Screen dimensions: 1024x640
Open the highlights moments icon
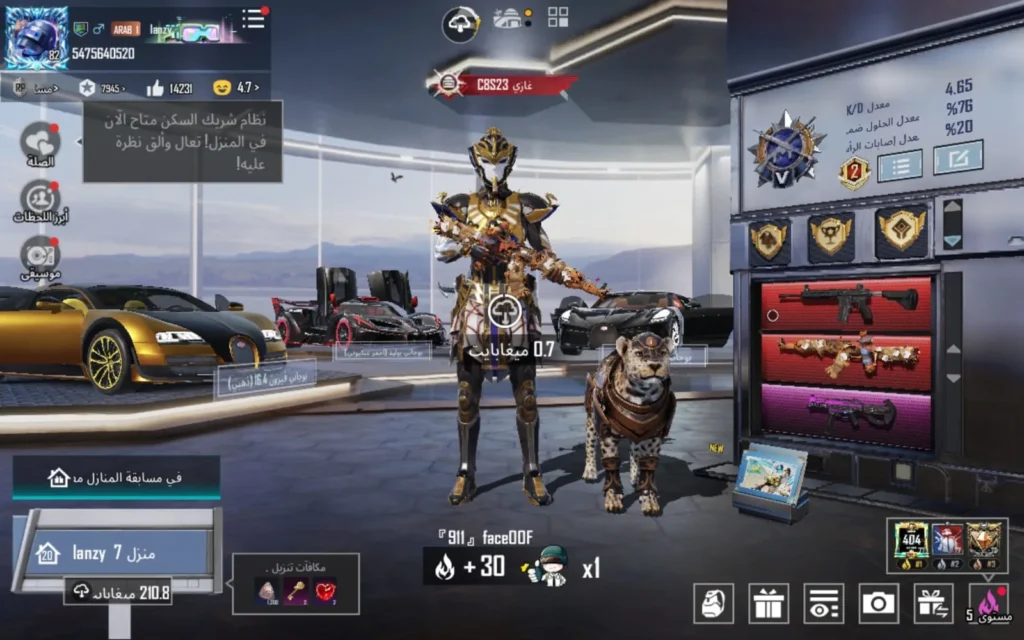tap(40, 198)
